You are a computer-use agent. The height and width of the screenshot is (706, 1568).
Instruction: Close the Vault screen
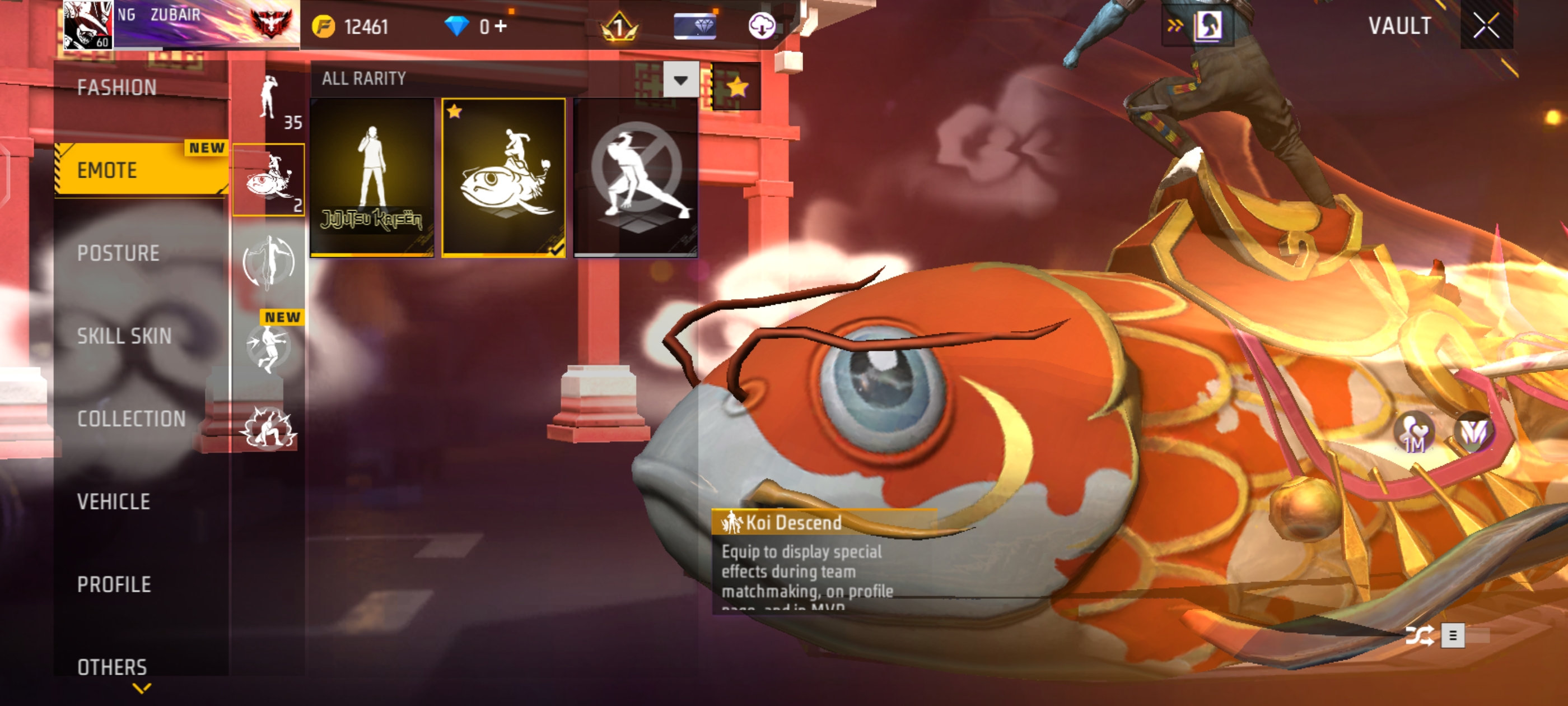(x=1486, y=26)
